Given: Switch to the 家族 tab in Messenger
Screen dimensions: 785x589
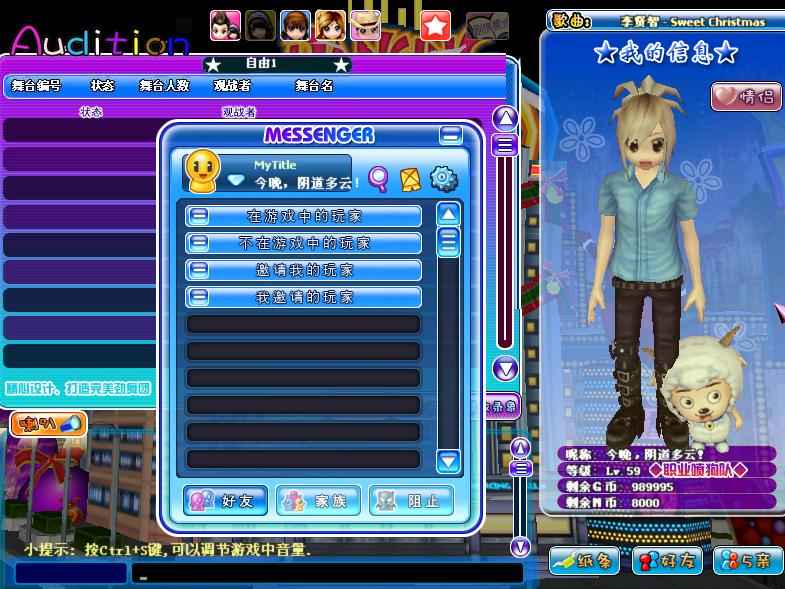Looking at the screenshot, I should [317, 501].
